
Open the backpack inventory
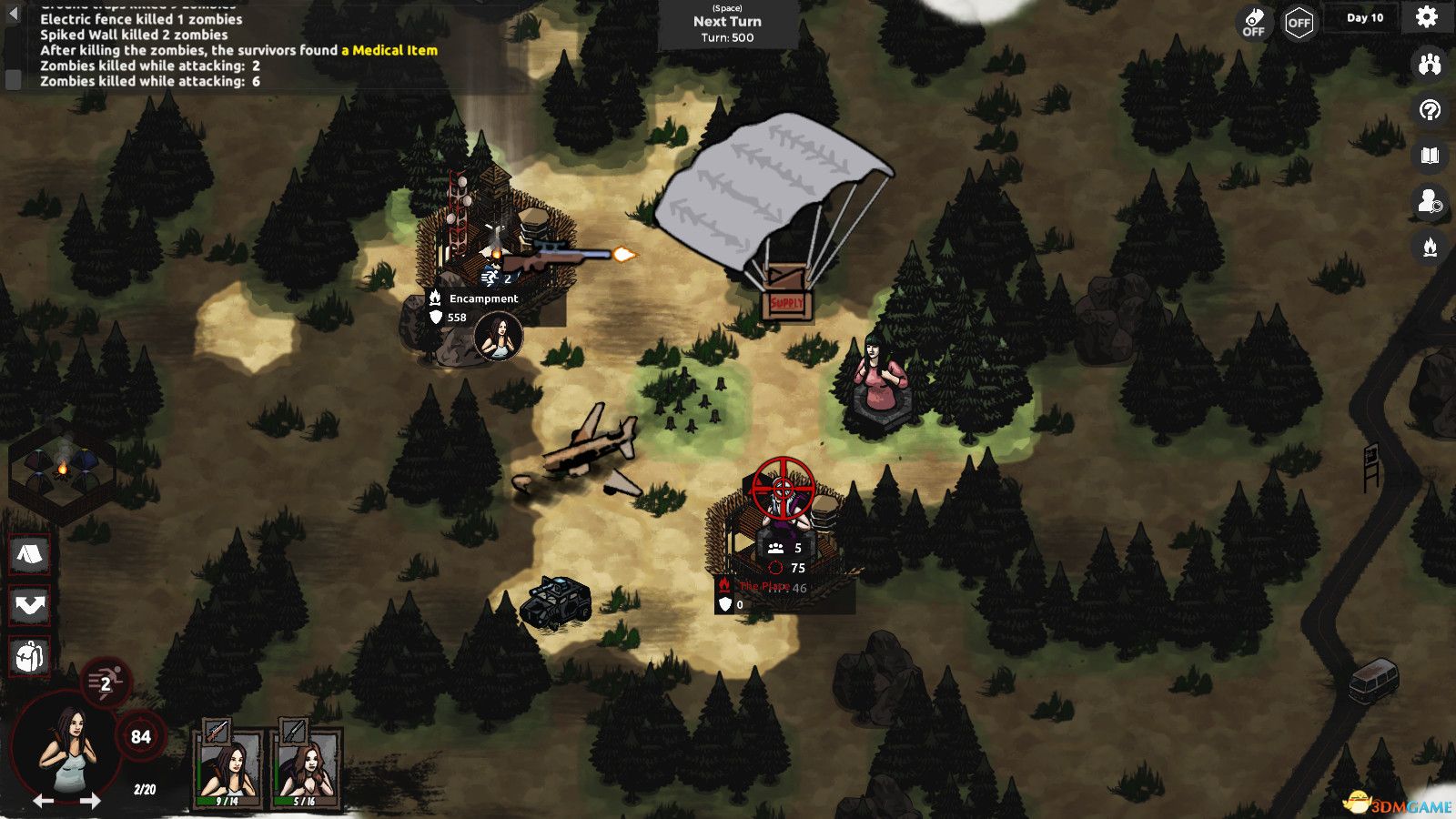30,655
